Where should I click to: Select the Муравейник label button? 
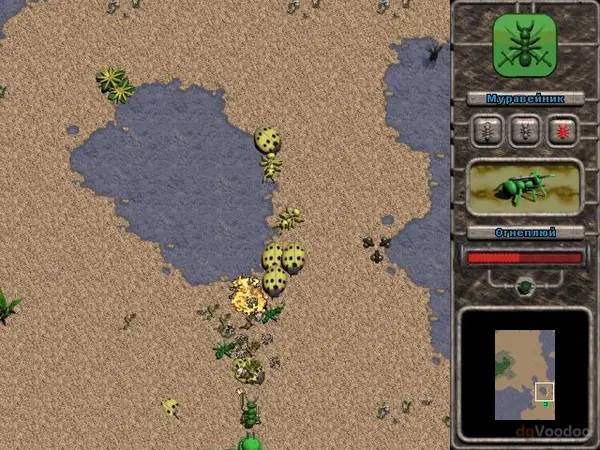525,99
